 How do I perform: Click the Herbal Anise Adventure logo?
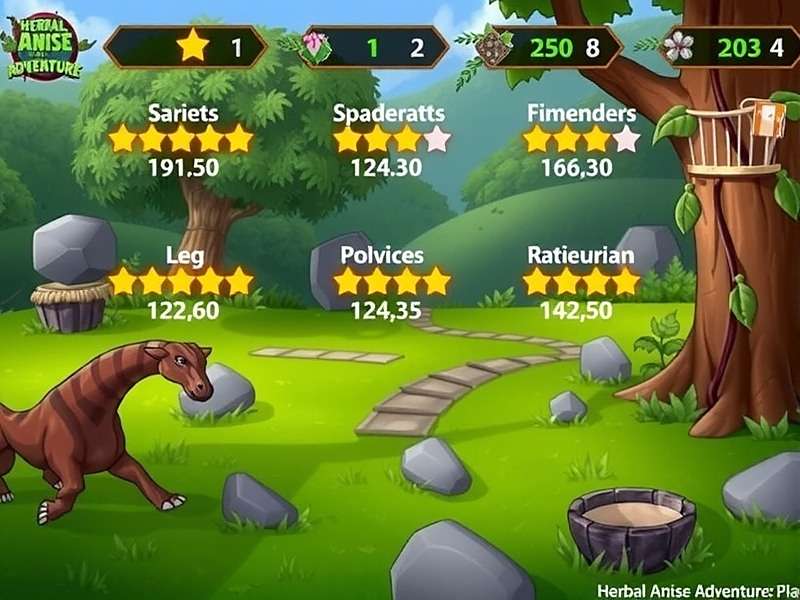(45, 46)
